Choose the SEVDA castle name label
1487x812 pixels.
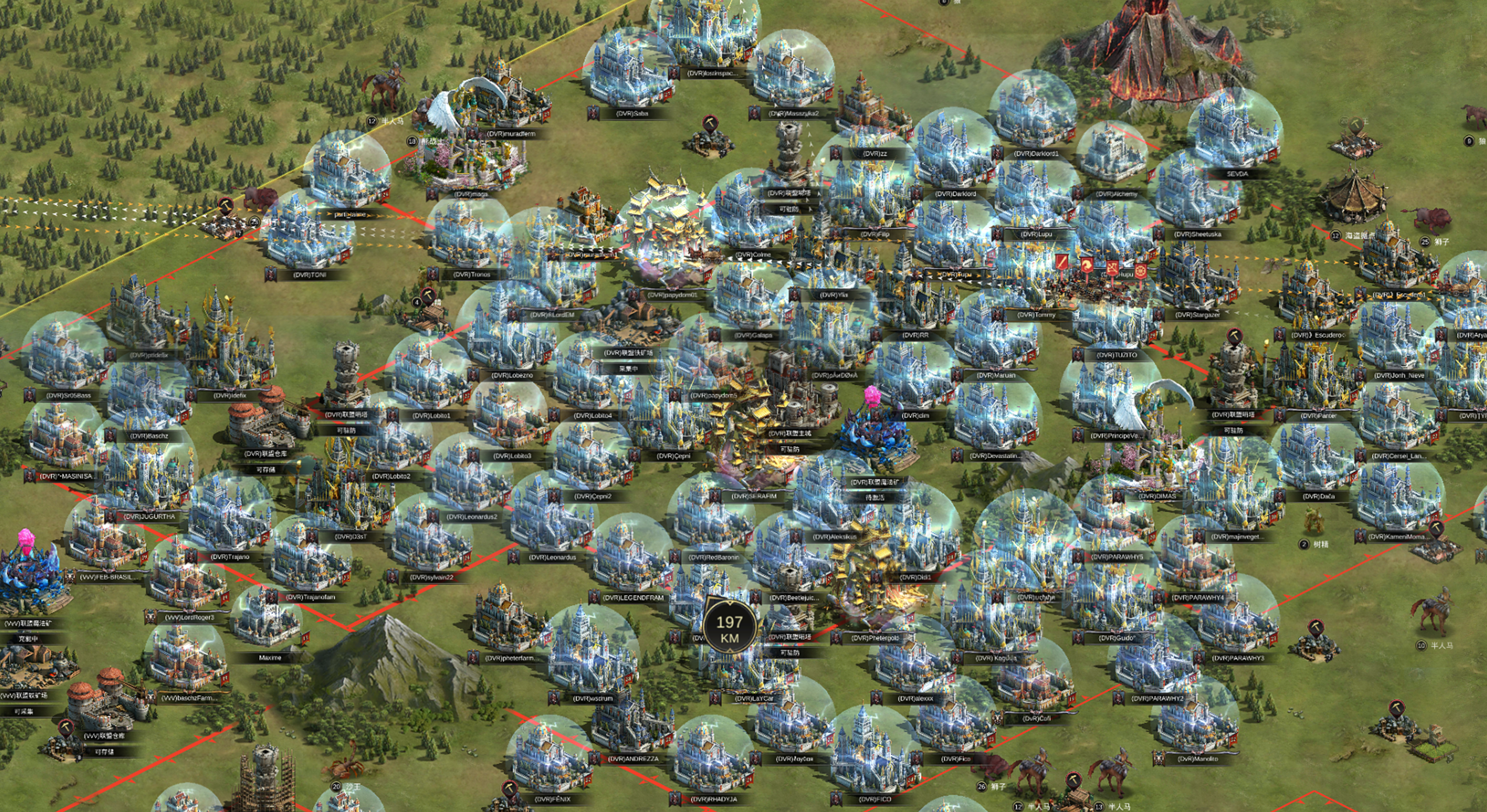click(1237, 174)
